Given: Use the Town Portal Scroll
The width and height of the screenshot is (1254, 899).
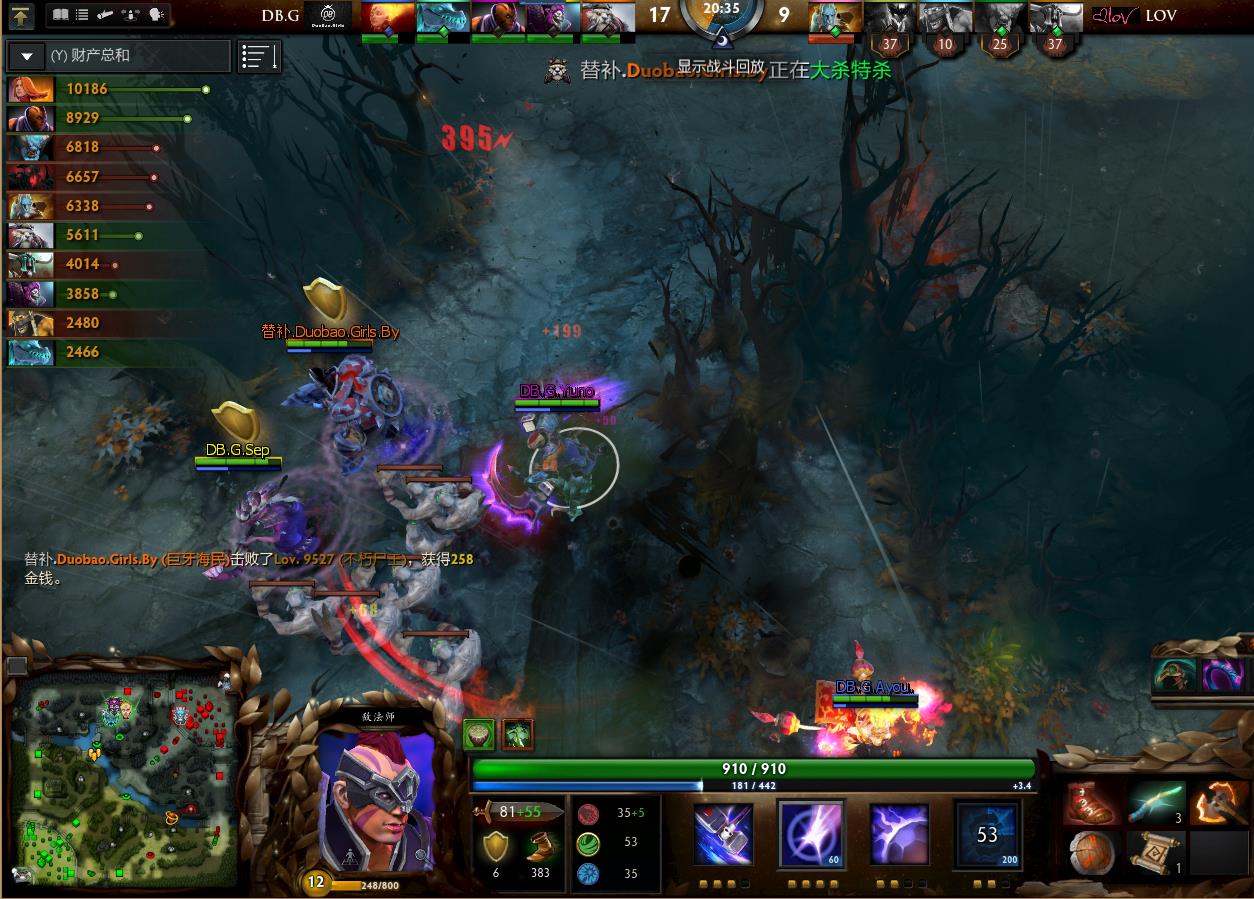Looking at the screenshot, I should pyautogui.click(x=1156, y=851).
